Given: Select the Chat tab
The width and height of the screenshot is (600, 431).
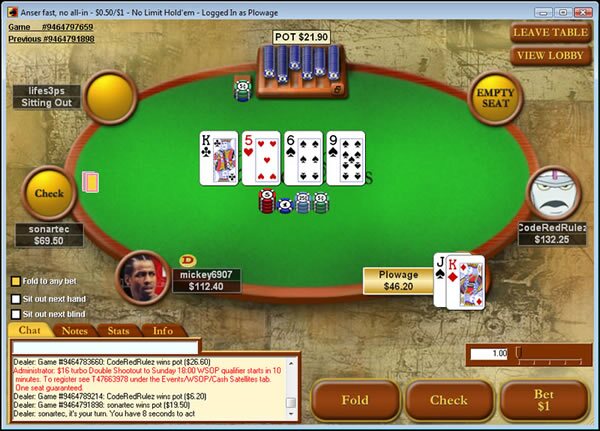Looking at the screenshot, I should click(x=30, y=330).
